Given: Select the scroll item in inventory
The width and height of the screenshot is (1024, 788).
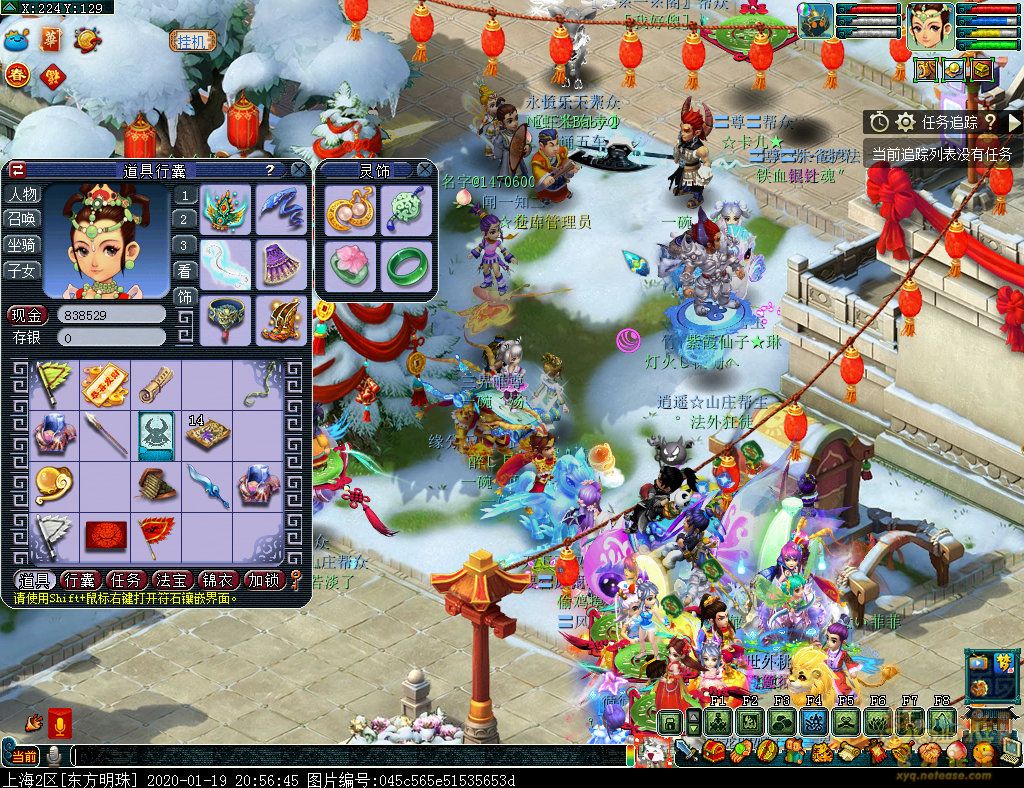Looking at the screenshot, I should 156,384.
